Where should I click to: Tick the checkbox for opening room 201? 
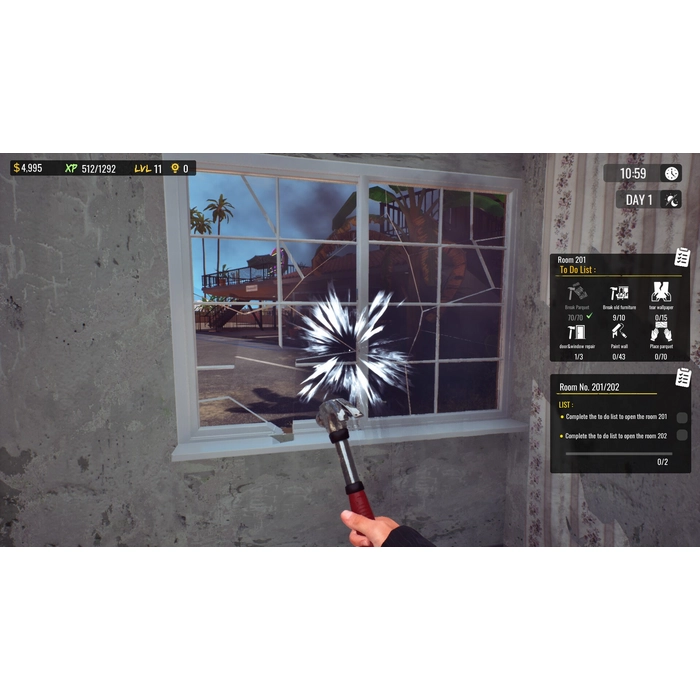[x=682, y=417]
